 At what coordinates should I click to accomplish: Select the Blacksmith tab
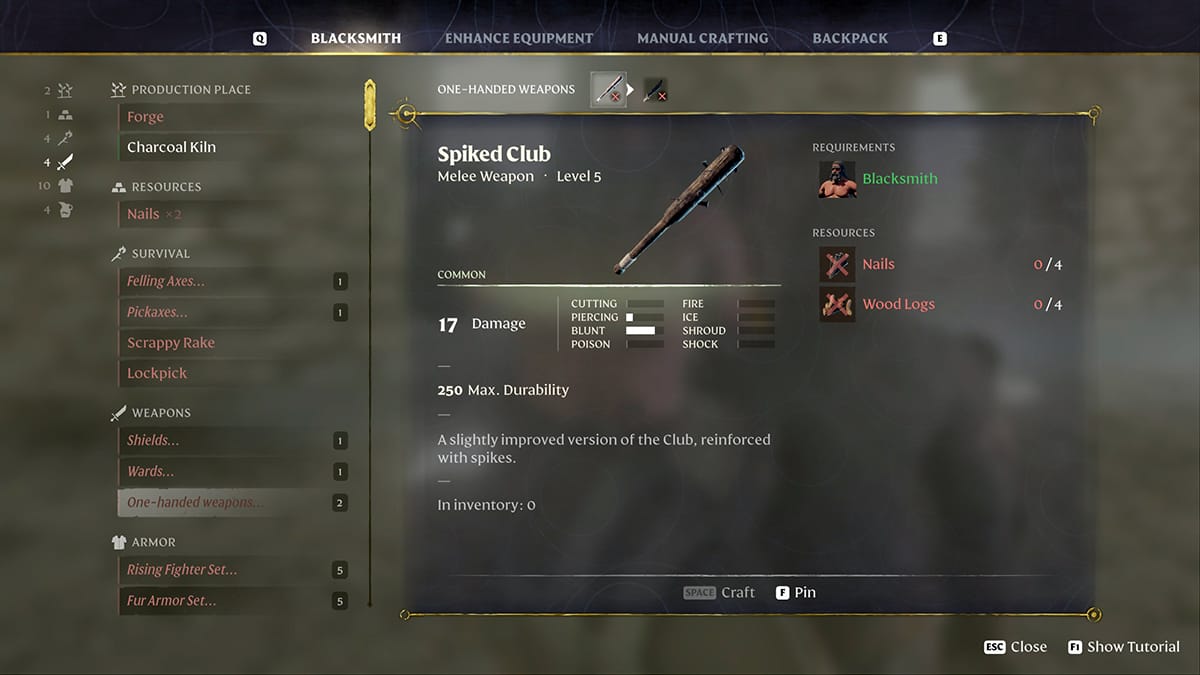(355, 38)
